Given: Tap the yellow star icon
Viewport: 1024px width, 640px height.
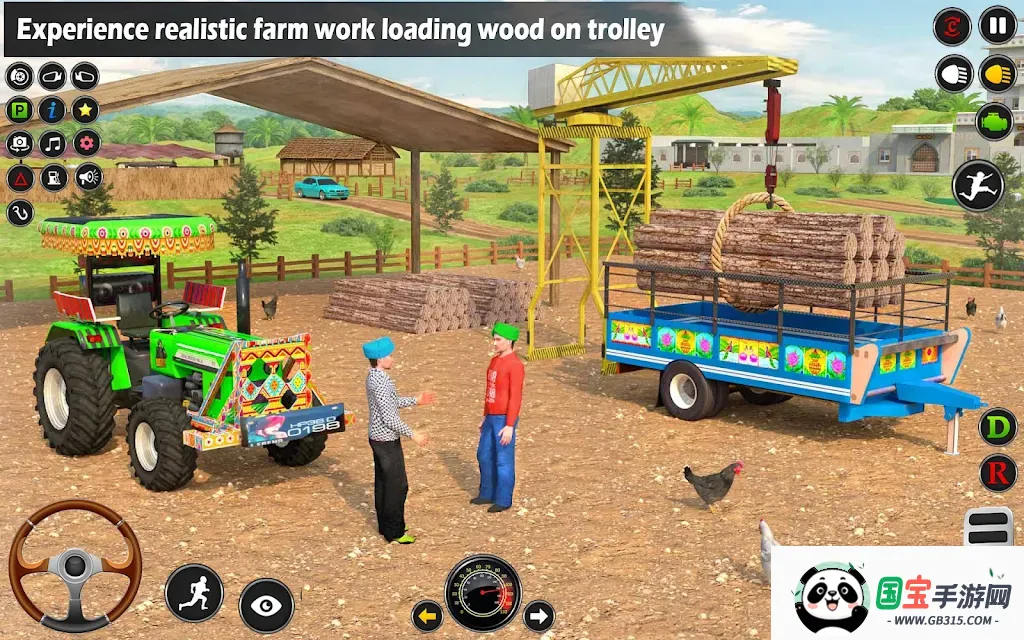Looking at the screenshot, I should pos(85,110).
